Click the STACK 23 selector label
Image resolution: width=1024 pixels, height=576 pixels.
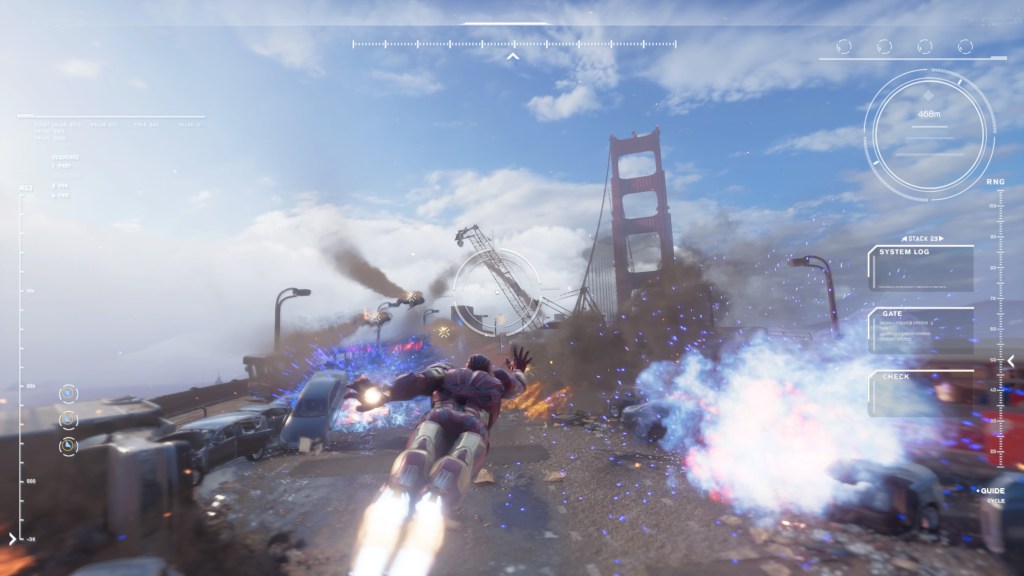923,239
